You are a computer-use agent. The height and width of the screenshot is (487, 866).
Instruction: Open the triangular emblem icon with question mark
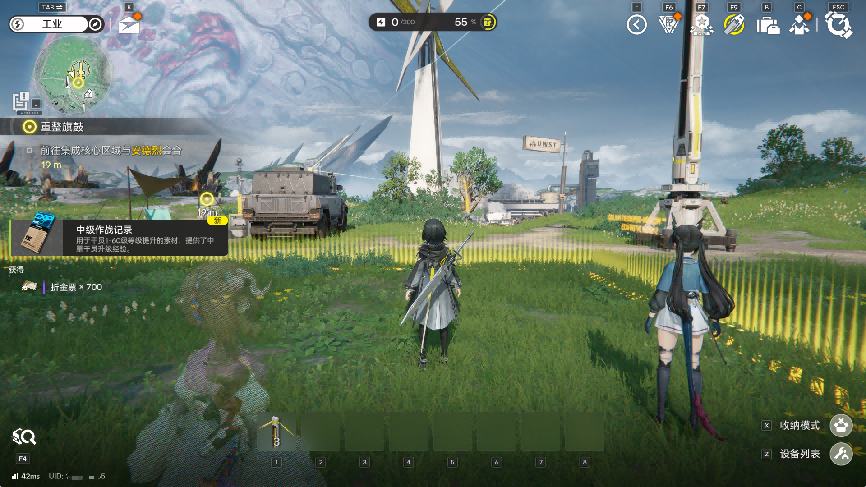670,25
